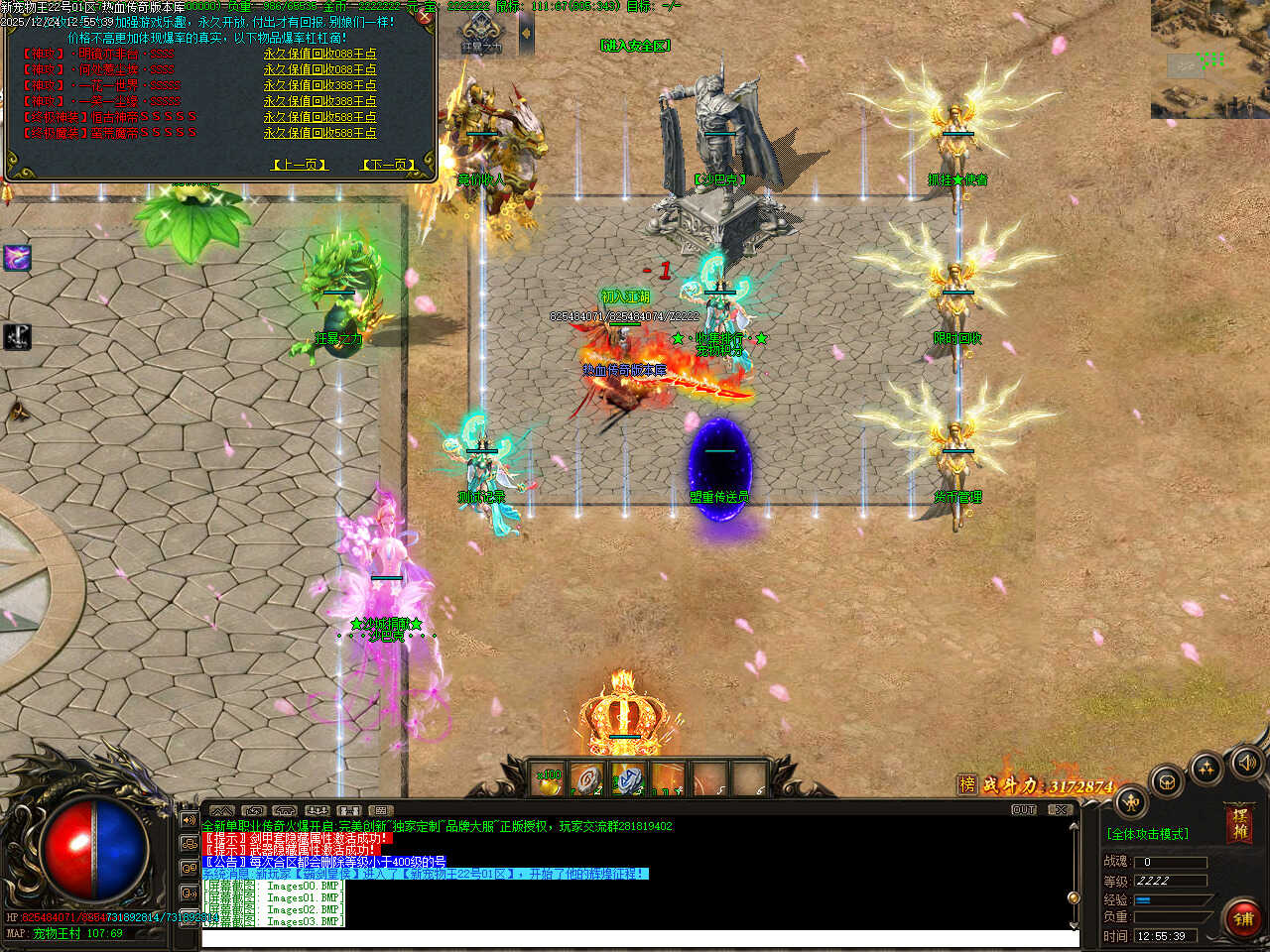Image resolution: width=1270 pixels, height=952 pixels.
Task: Open the 永久保值回收 link for 恒古神帝
Action: coord(319,117)
